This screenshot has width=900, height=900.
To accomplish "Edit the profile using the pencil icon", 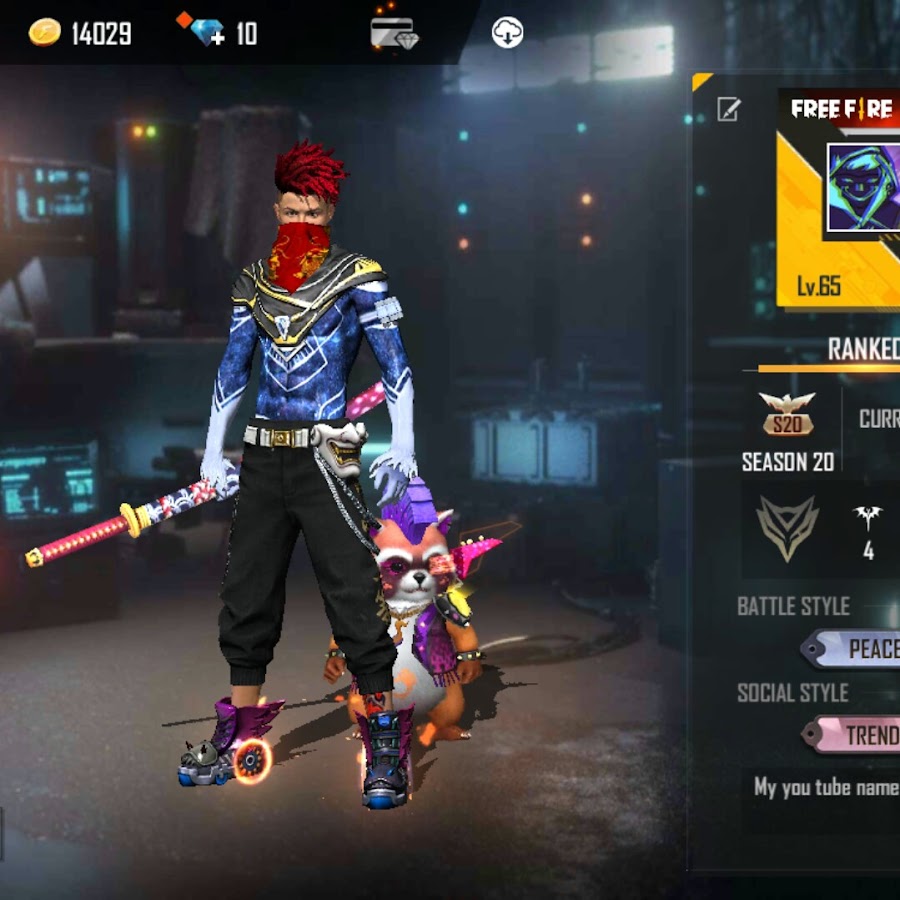I will (x=729, y=109).
